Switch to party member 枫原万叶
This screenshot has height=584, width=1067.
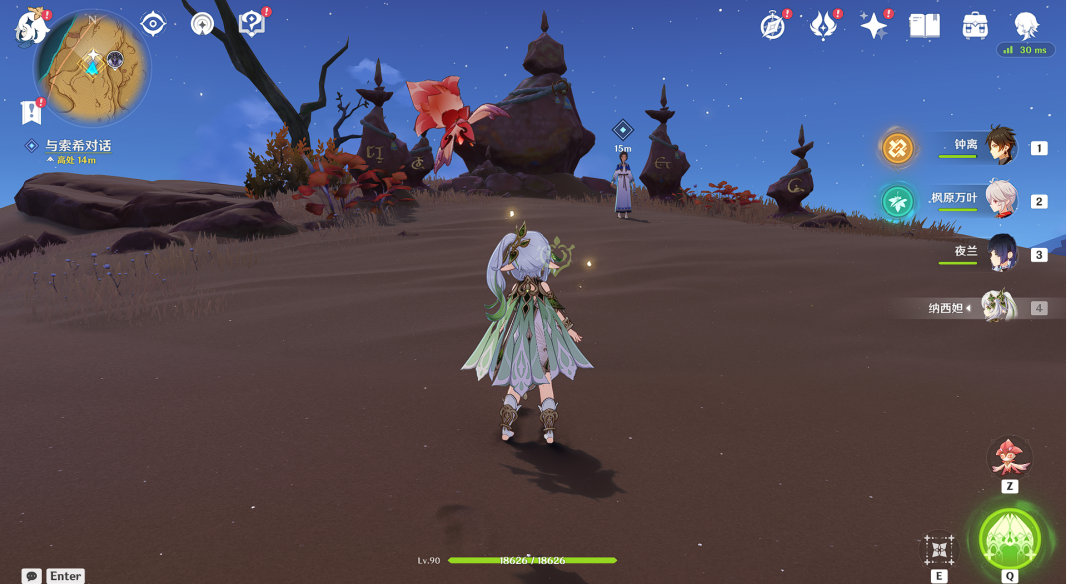click(999, 200)
